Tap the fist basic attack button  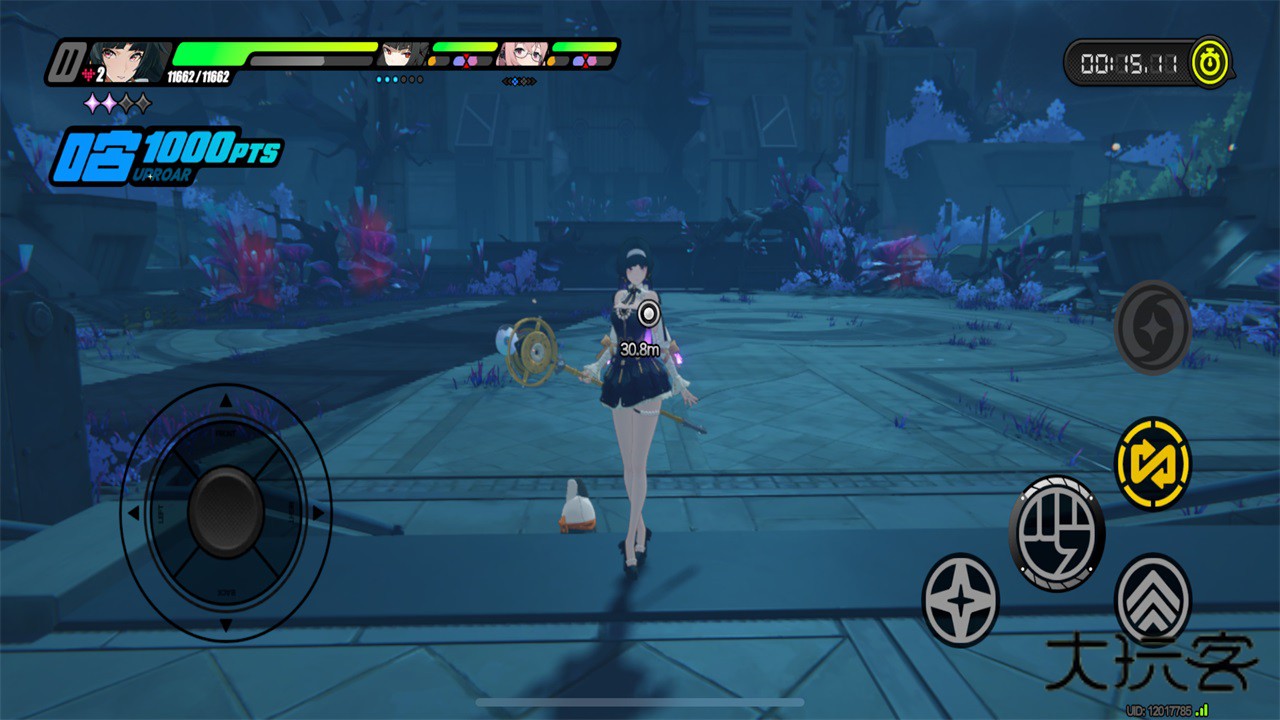point(1057,532)
